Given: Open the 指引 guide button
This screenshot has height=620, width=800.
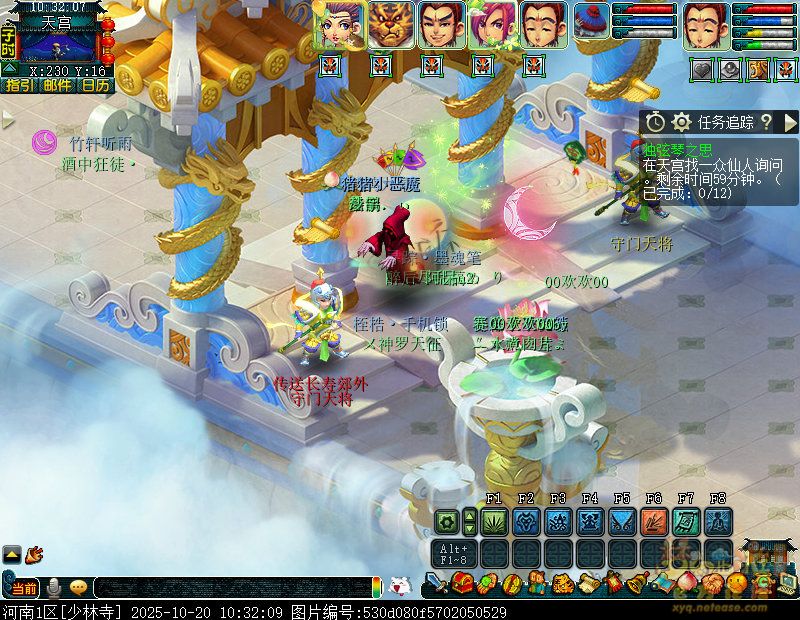Looking at the screenshot, I should click(20, 85).
